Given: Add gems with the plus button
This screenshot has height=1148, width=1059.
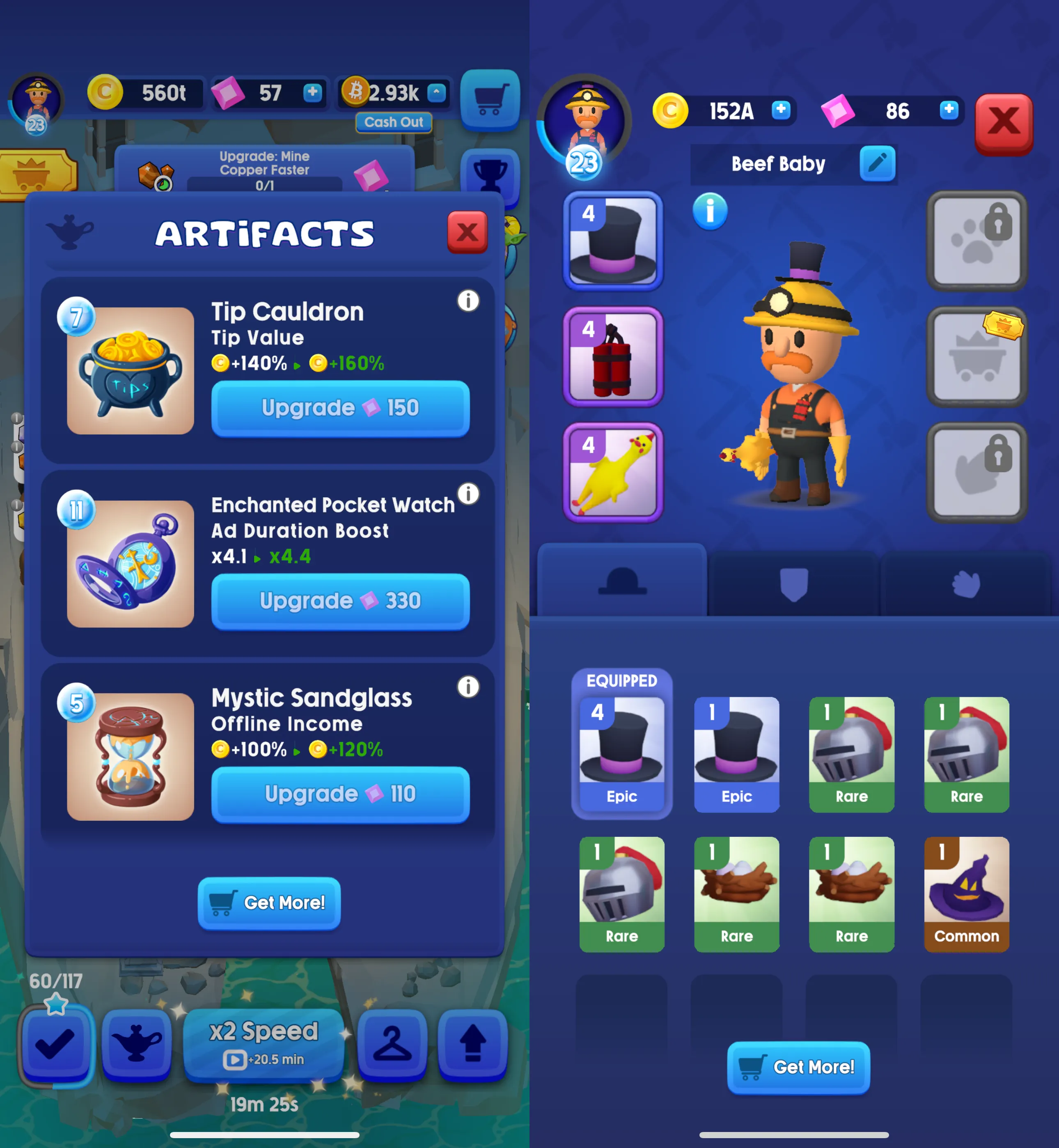Looking at the screenshot, I should (x=312, y=94).
